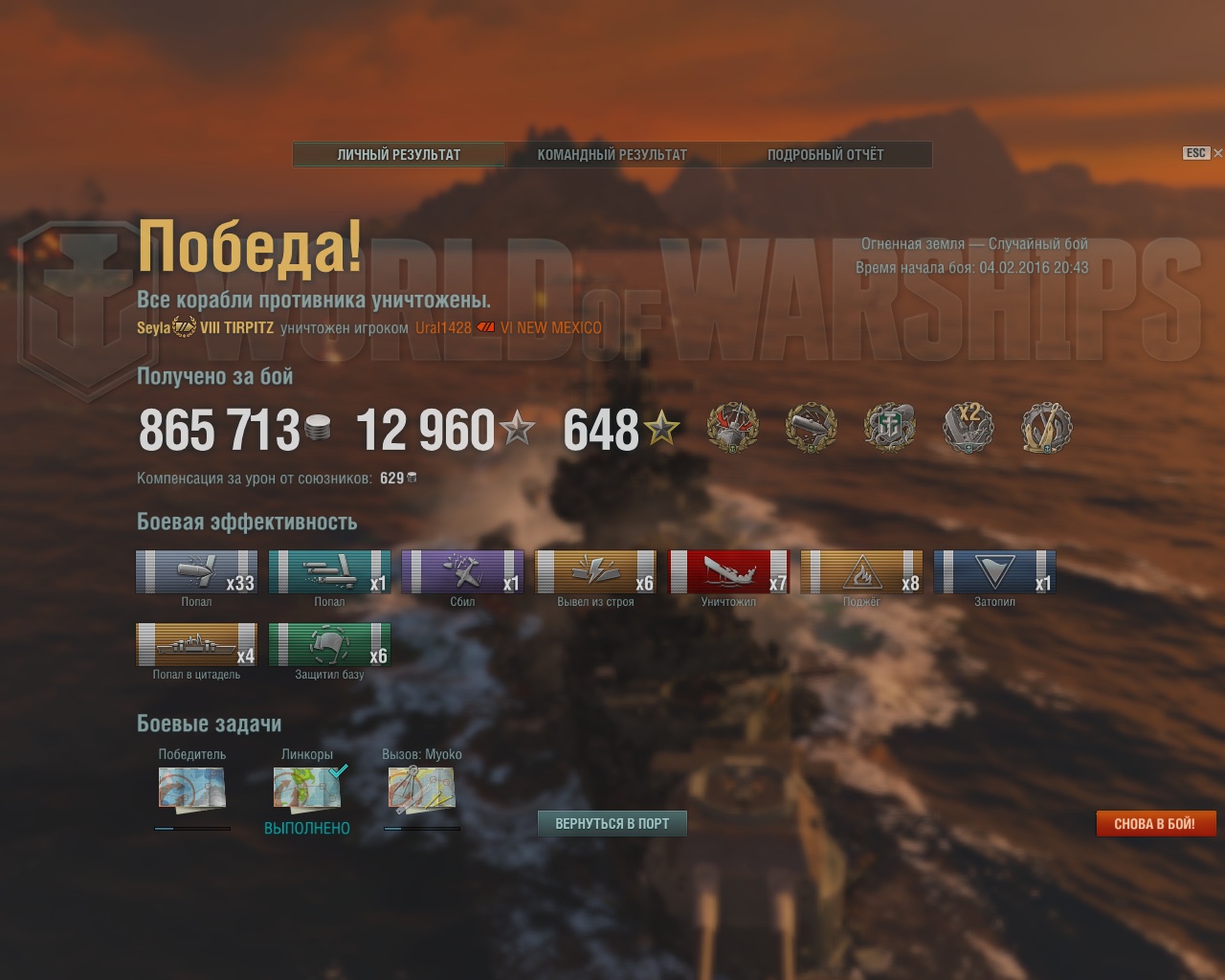Open the Подробный отчёт tab
This screenshot has width=1225, height=980.
click(825, 154)
